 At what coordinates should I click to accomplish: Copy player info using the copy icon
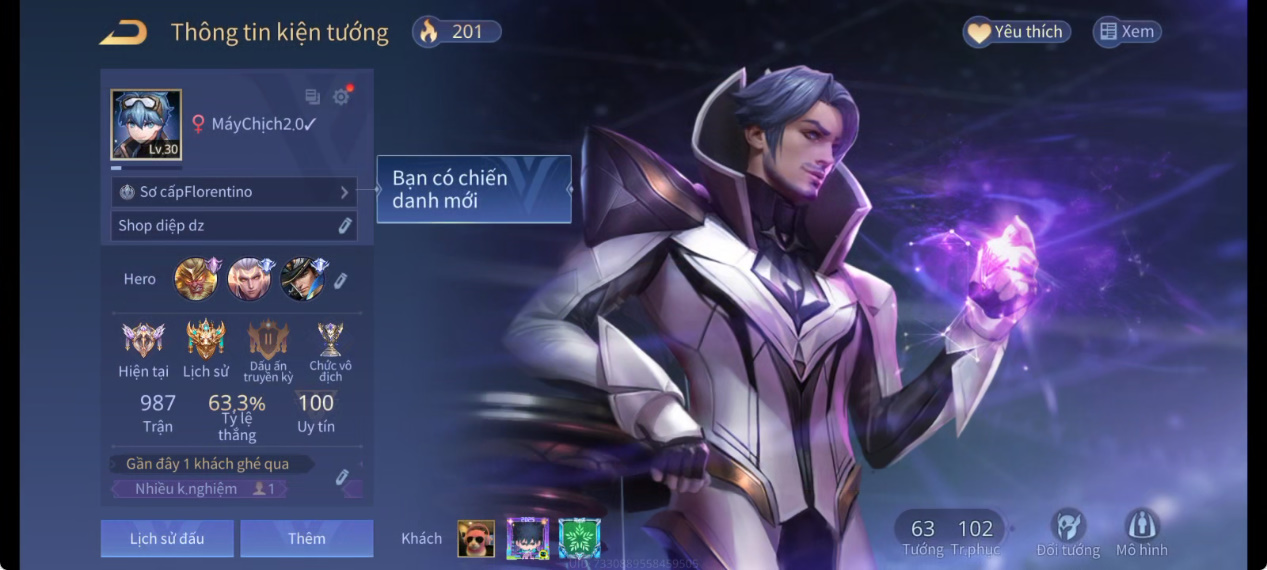pos(312,97)
